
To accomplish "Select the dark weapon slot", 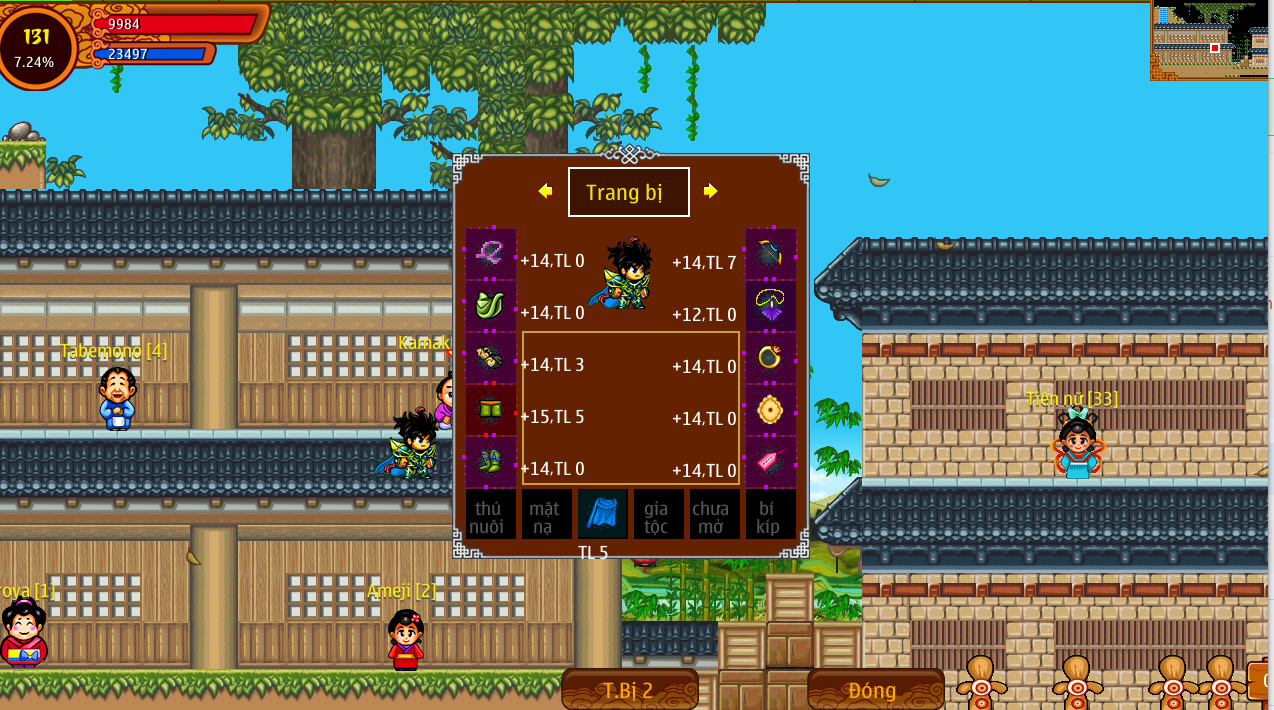I will [771, 254].
